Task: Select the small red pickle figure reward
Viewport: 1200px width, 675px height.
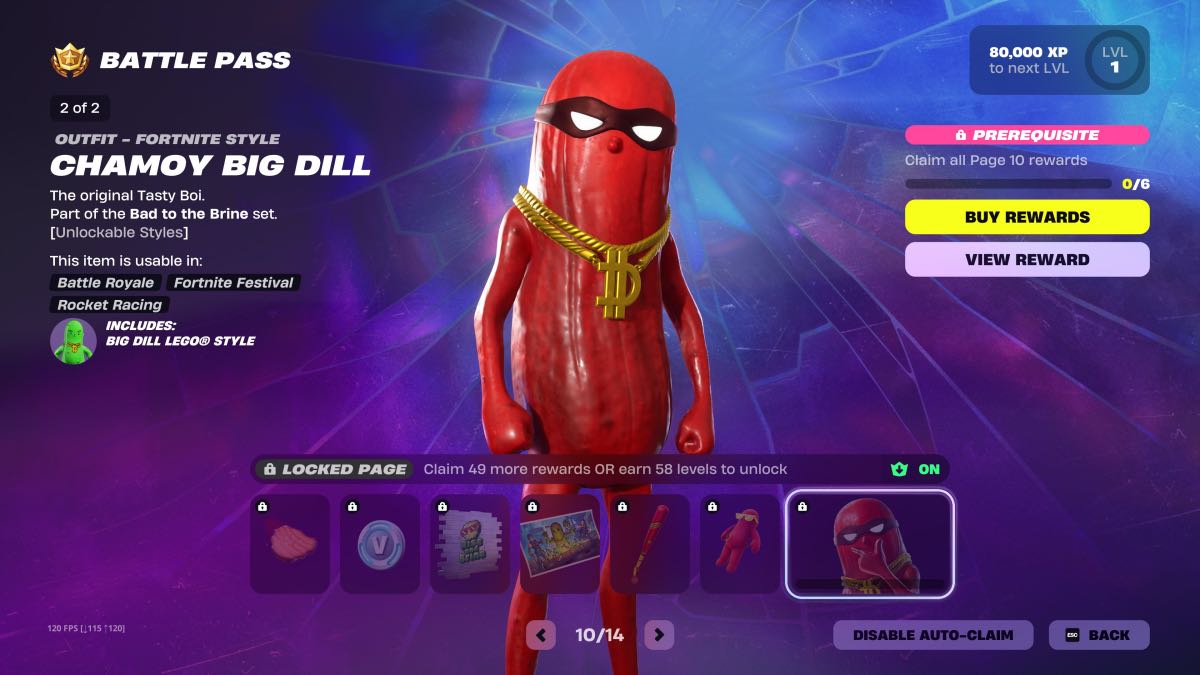Action: coord(740,543)
